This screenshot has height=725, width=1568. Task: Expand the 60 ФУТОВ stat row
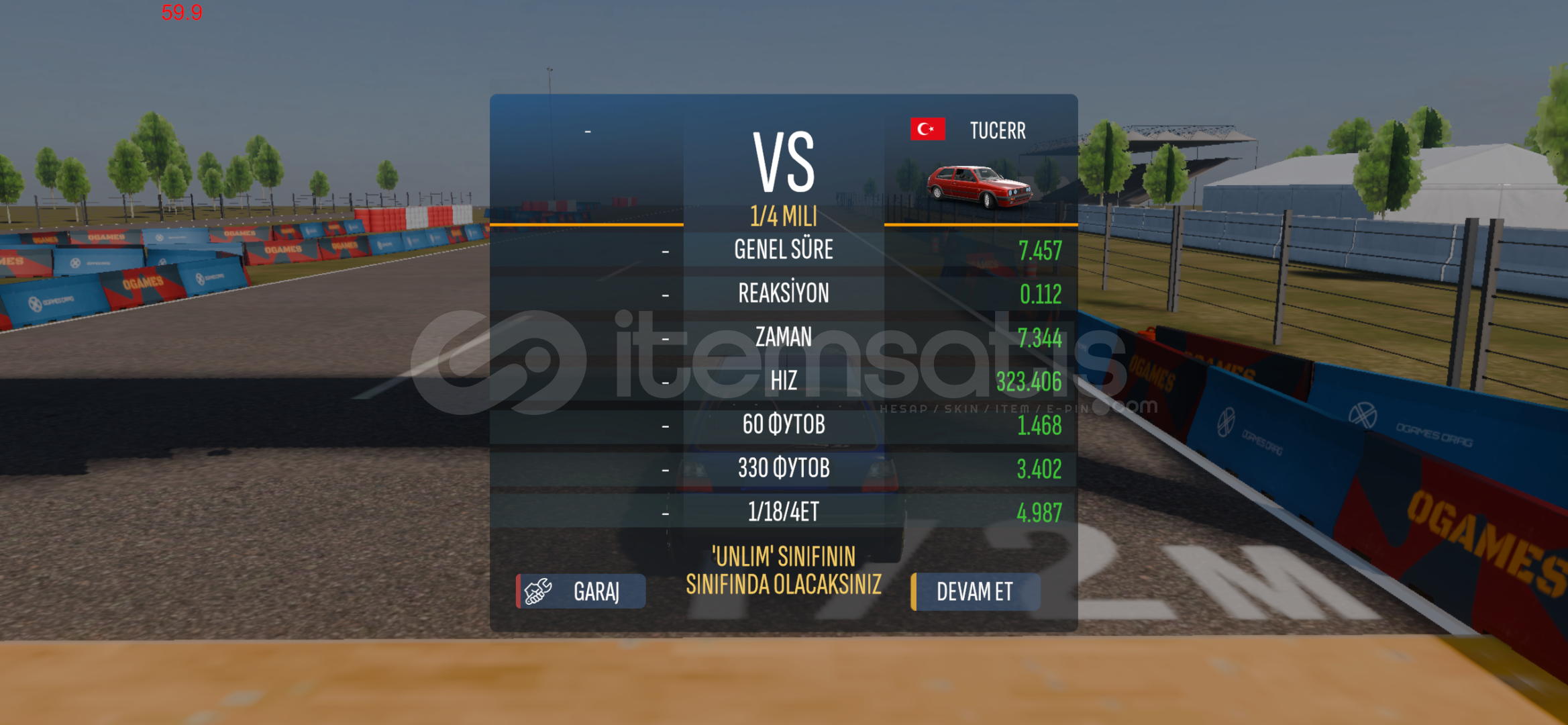784,424
